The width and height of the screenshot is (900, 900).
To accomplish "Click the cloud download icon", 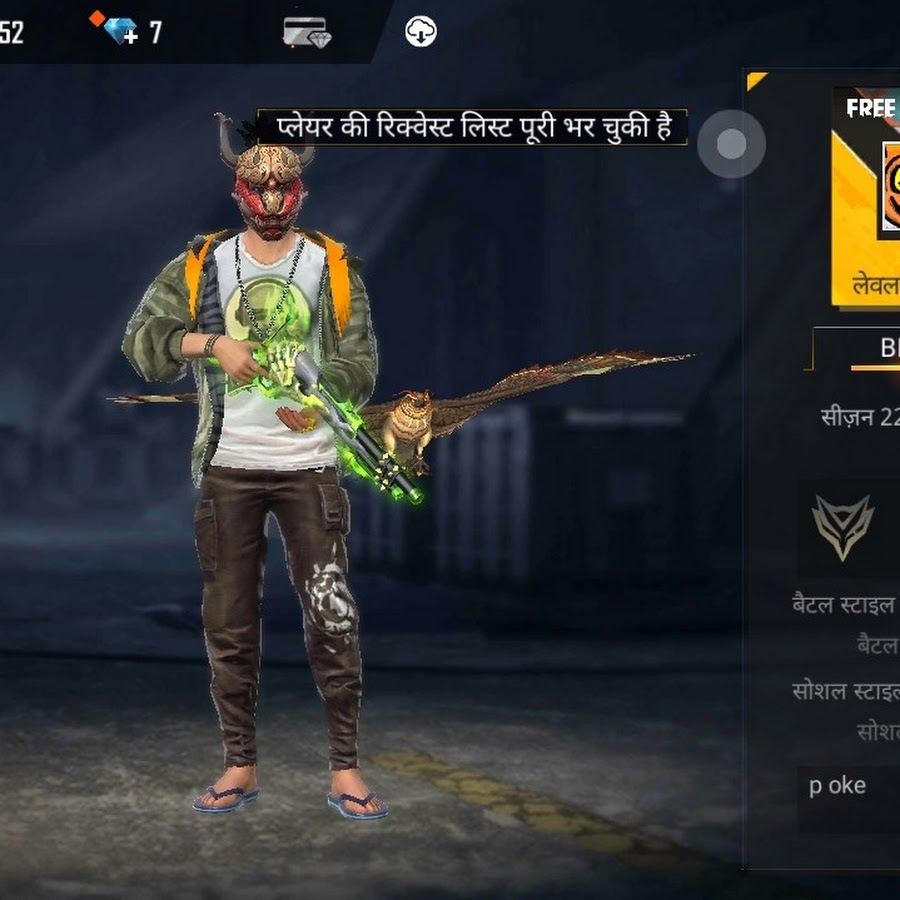I will click(421, 32).
